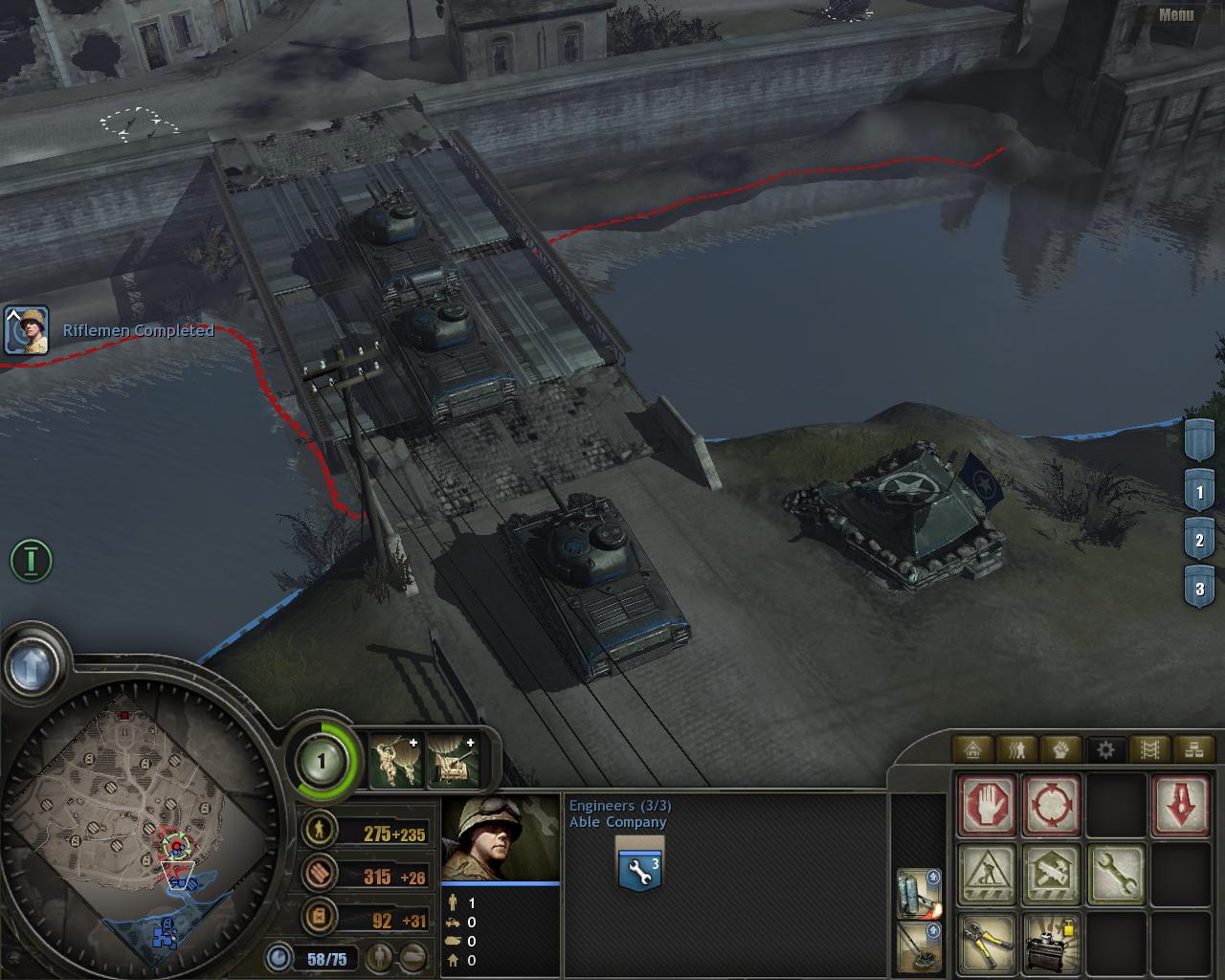Switch to the gear-icon command tab
This screenshot has height=980, width=1225.
(x=1105, y=749)
